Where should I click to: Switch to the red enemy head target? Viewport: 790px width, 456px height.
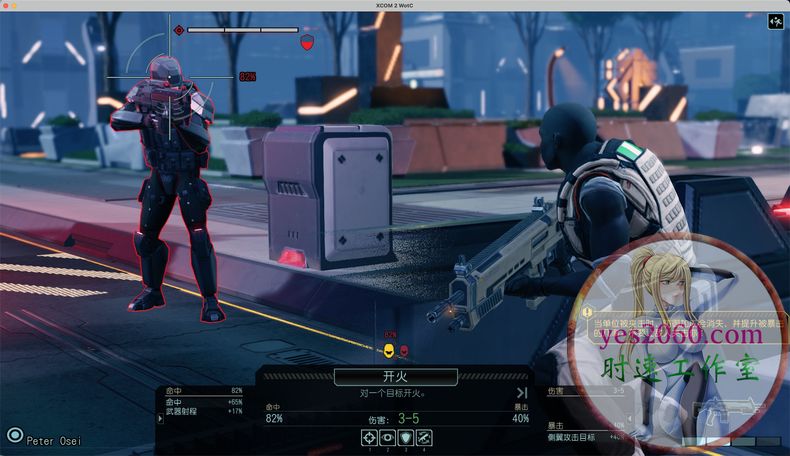pos(404,350)
